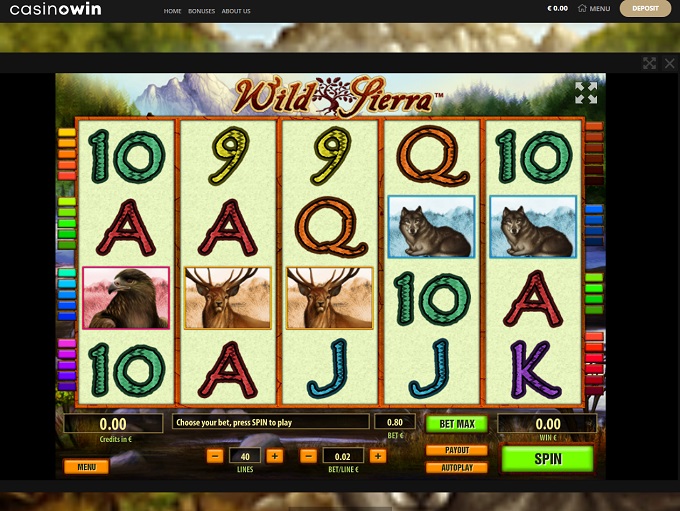
Task: Open the orange in-game MENU button
Action: pos(86,466)
